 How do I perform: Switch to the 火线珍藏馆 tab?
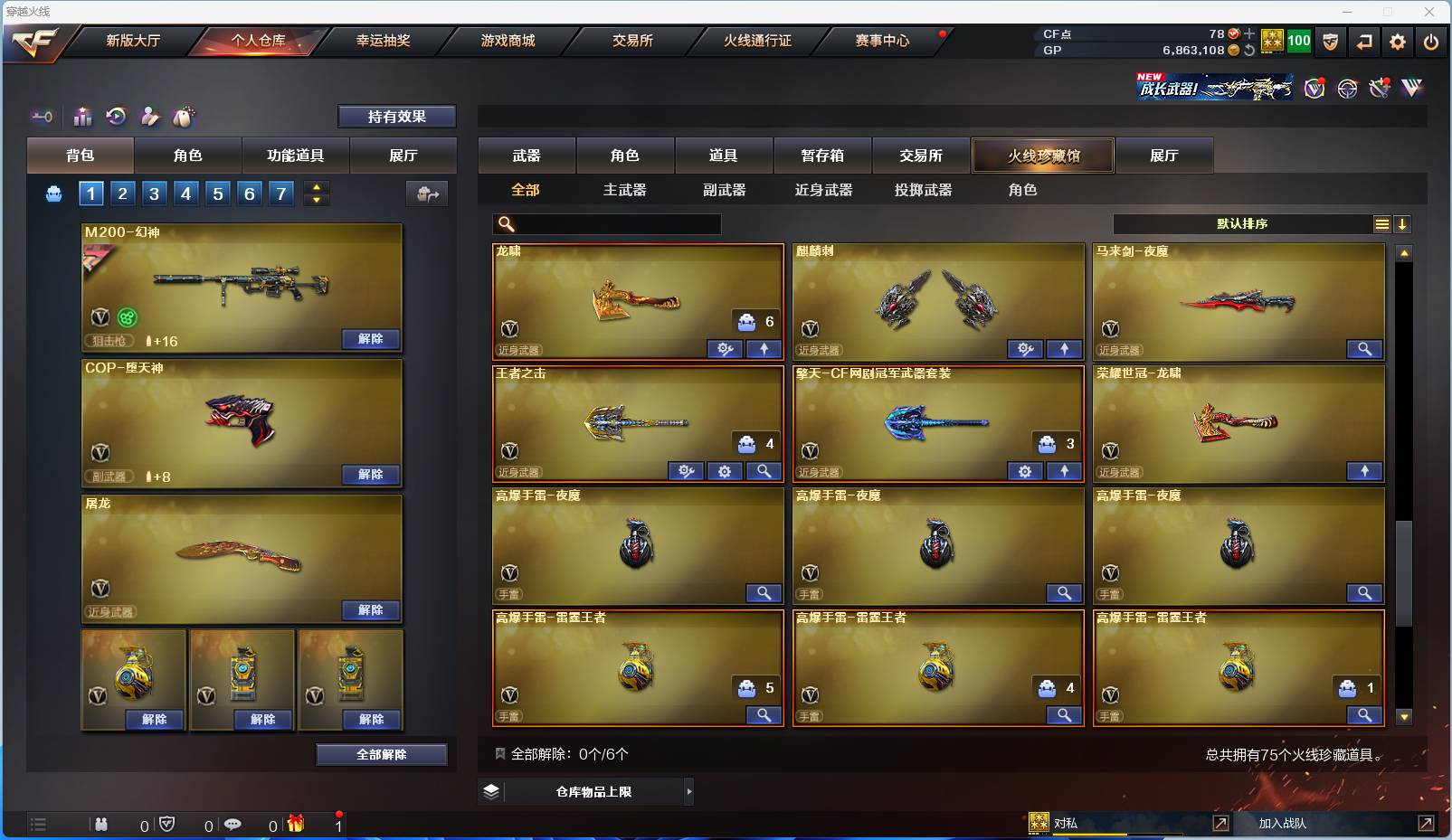(1044, 155)
